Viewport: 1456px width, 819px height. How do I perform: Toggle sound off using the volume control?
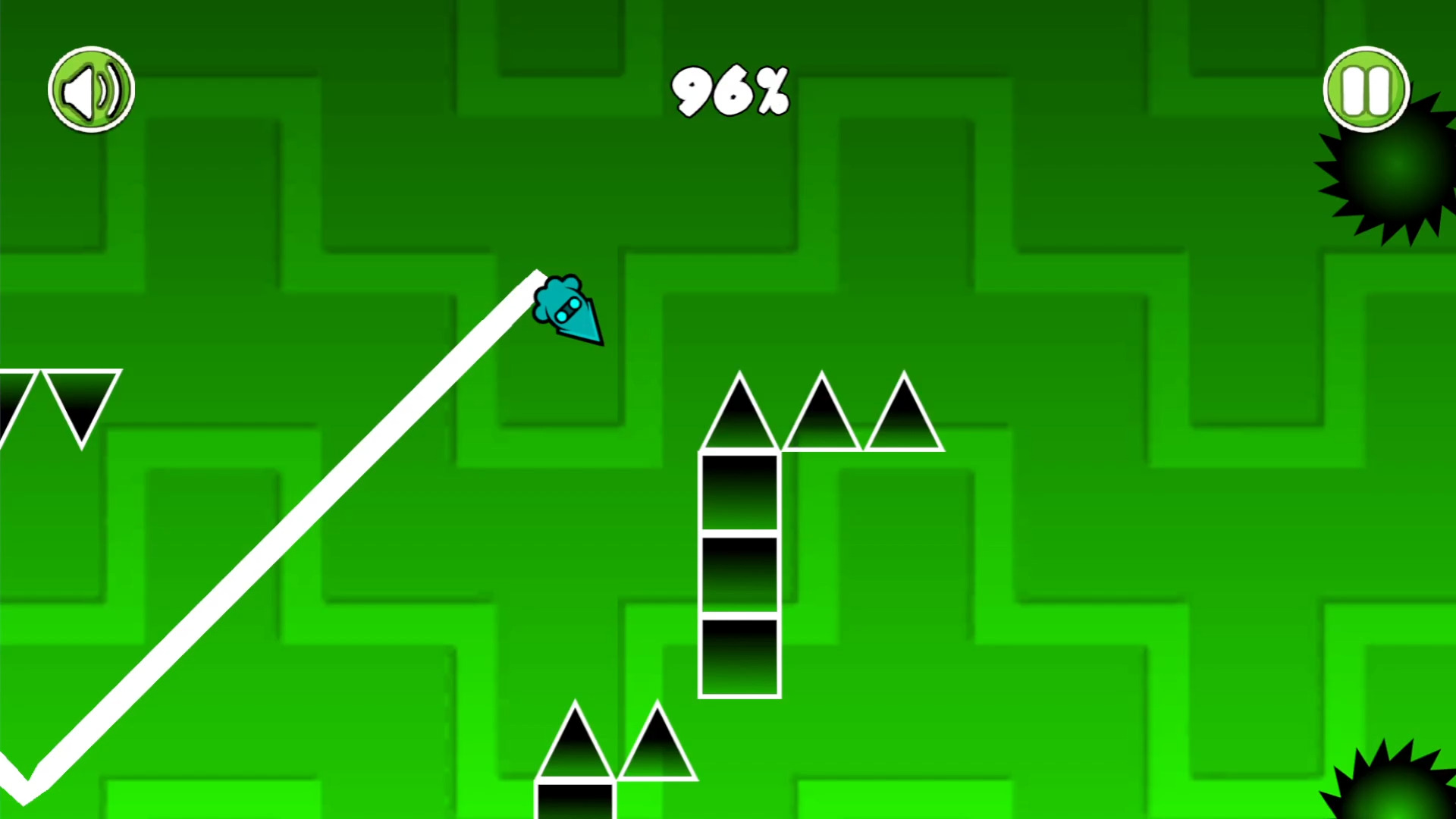[x=91, y=89]
